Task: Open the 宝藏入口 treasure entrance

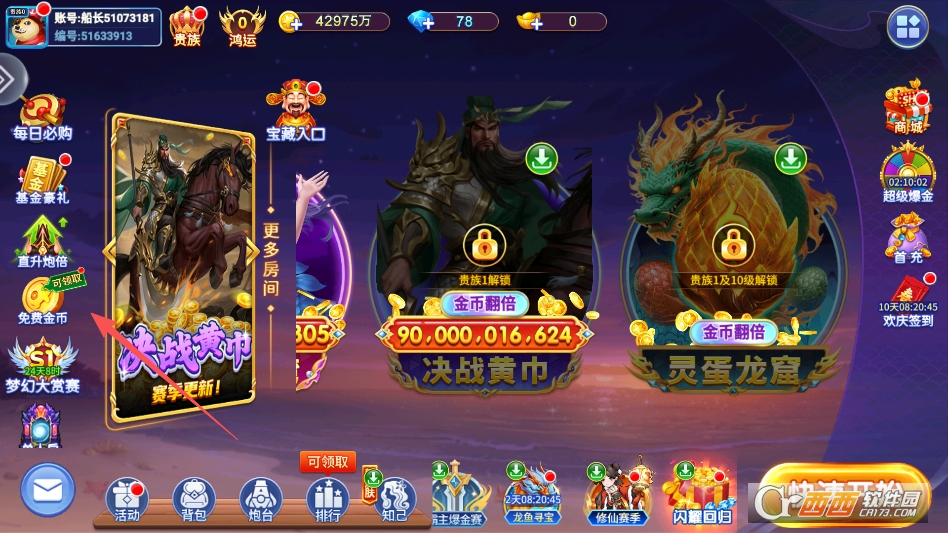Action: click(x=295, y=110)
